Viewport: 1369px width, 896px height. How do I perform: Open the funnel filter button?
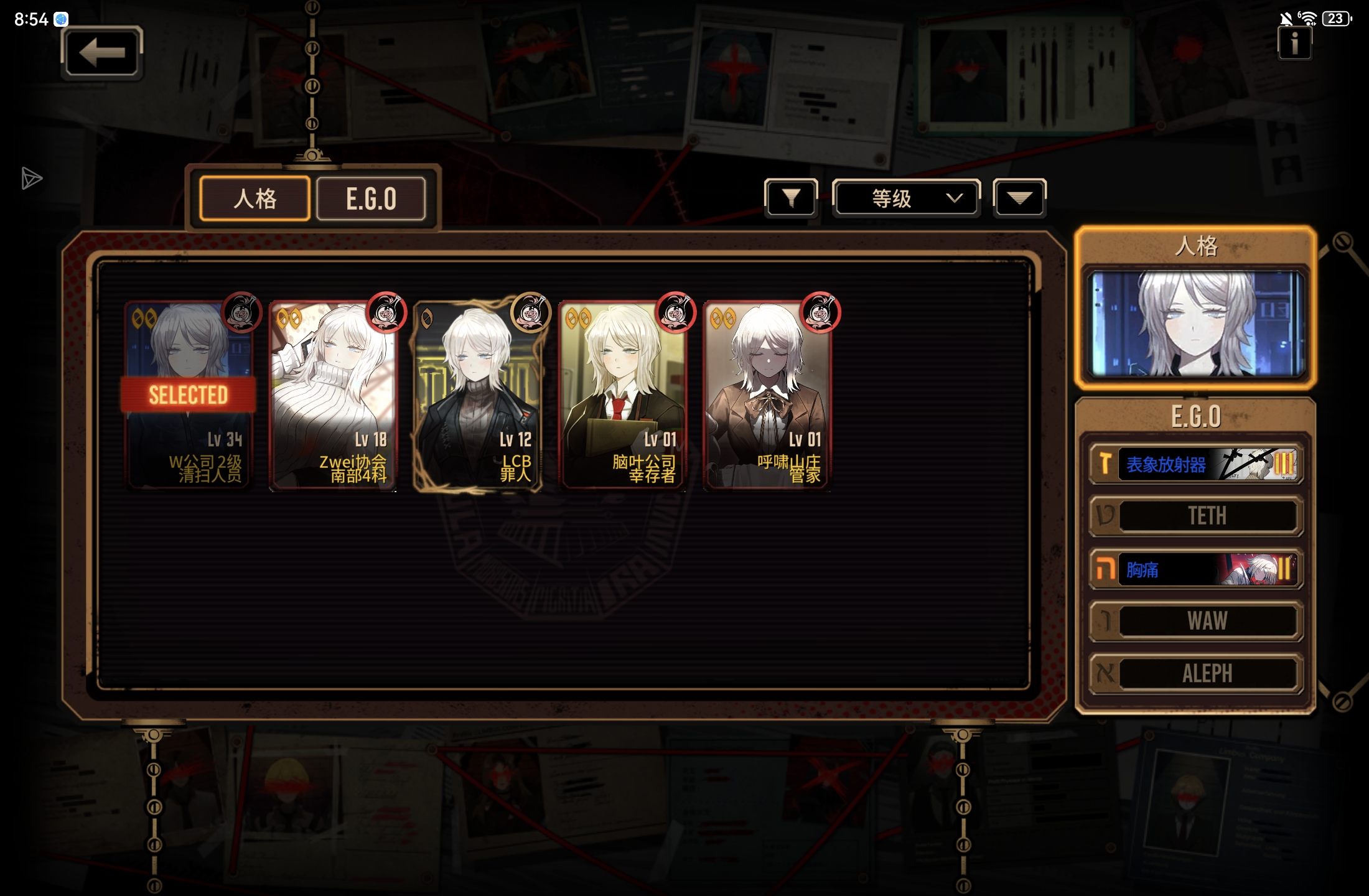pyautogui.click(x=791, y=198)
